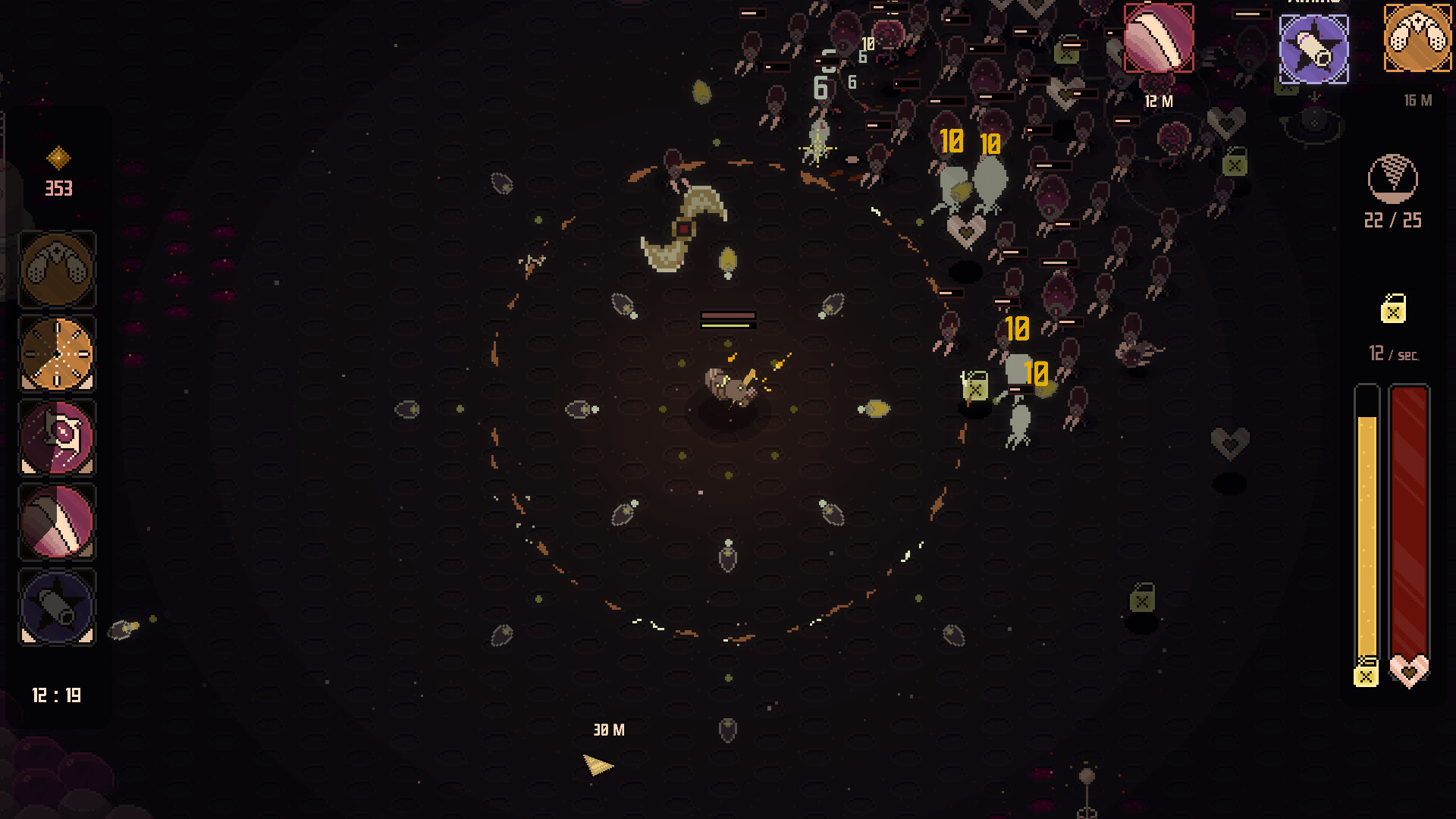1456x819 pixels.
Task: Click the gold gem icon above the 353 counter
Action: coord(59,156)
